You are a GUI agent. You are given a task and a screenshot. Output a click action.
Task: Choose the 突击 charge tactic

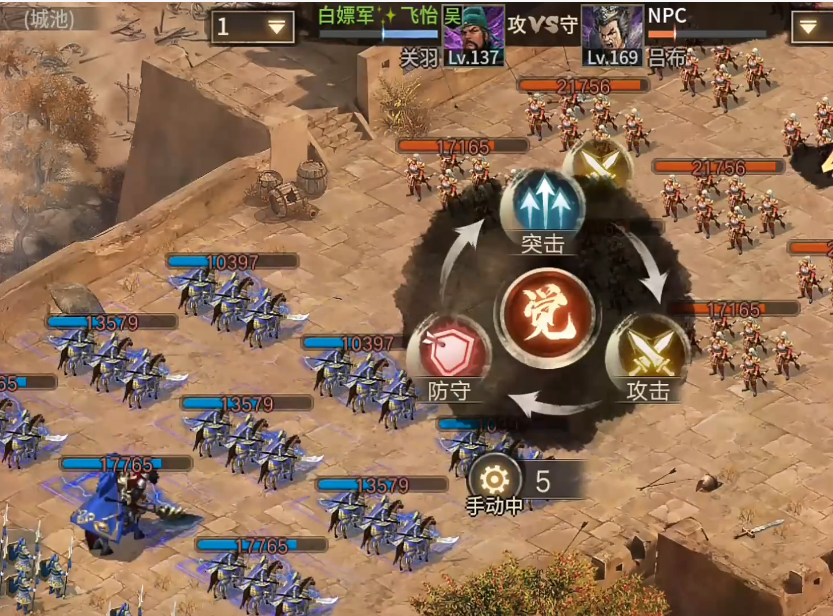[542, 209]
